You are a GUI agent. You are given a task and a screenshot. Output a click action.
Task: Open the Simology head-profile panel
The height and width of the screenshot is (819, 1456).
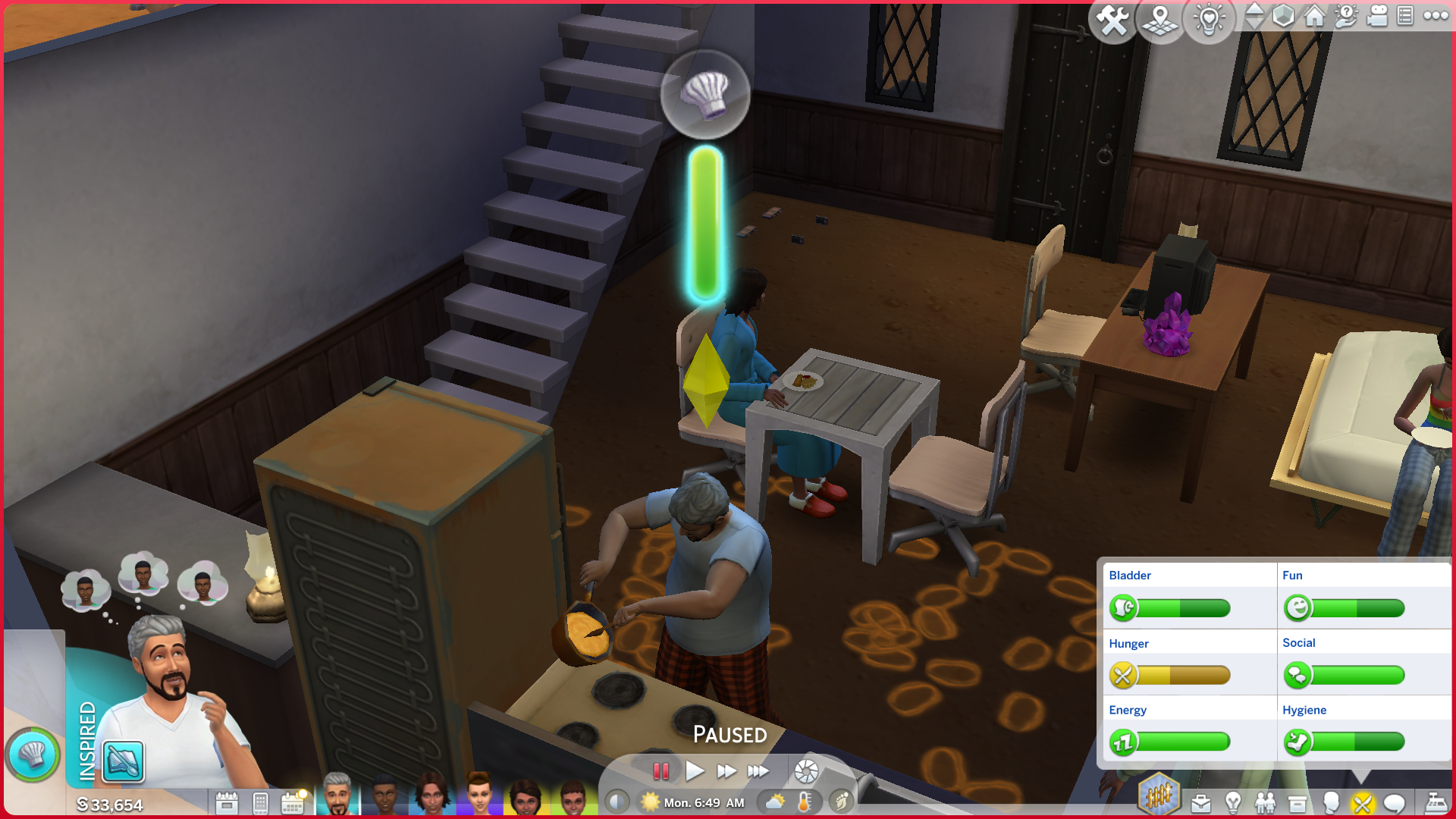tap(1330, 802)
